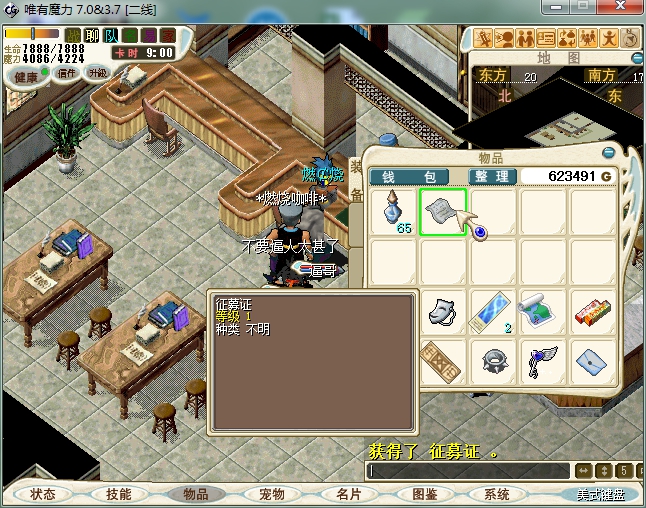This screenshot has width=646, height=508.
Task: Select the blue potion bottle slot
Action: coord(394,212)
